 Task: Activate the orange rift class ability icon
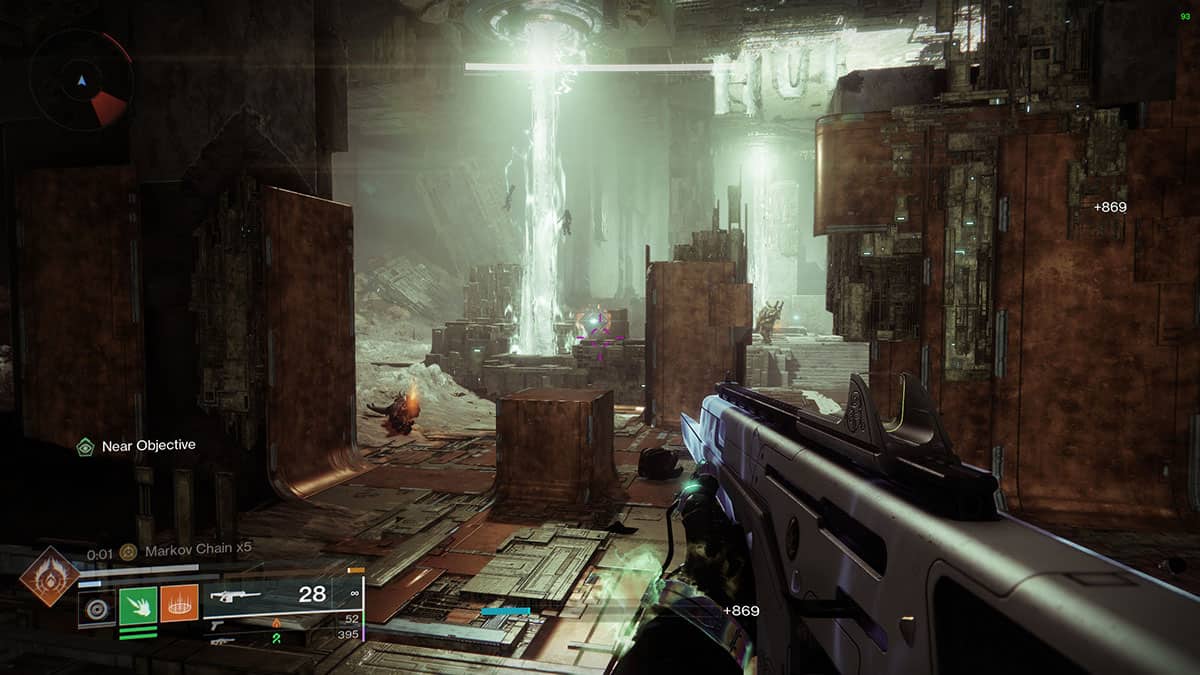point(180,604)
